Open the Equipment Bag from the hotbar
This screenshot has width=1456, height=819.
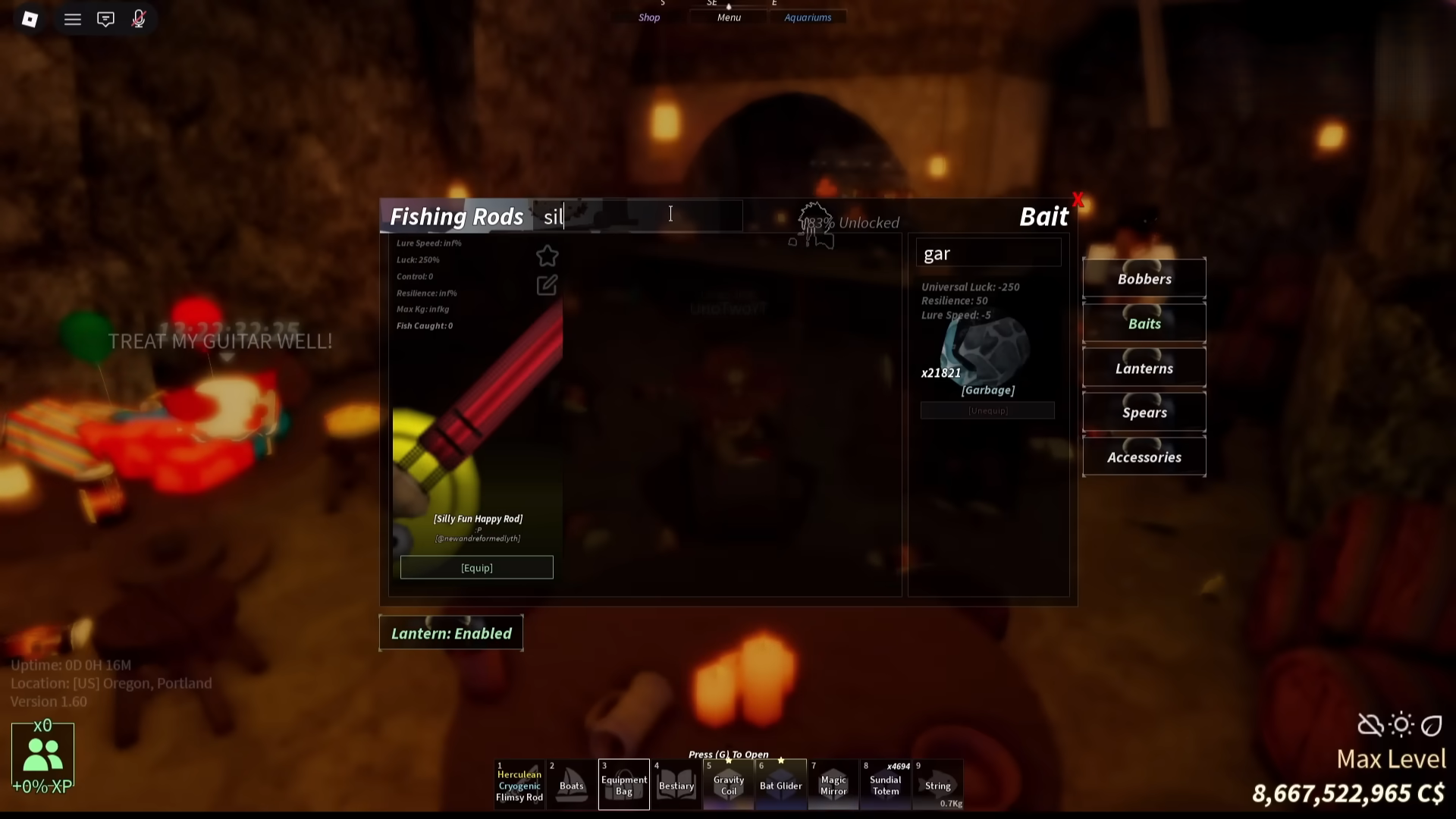[623, 785]
